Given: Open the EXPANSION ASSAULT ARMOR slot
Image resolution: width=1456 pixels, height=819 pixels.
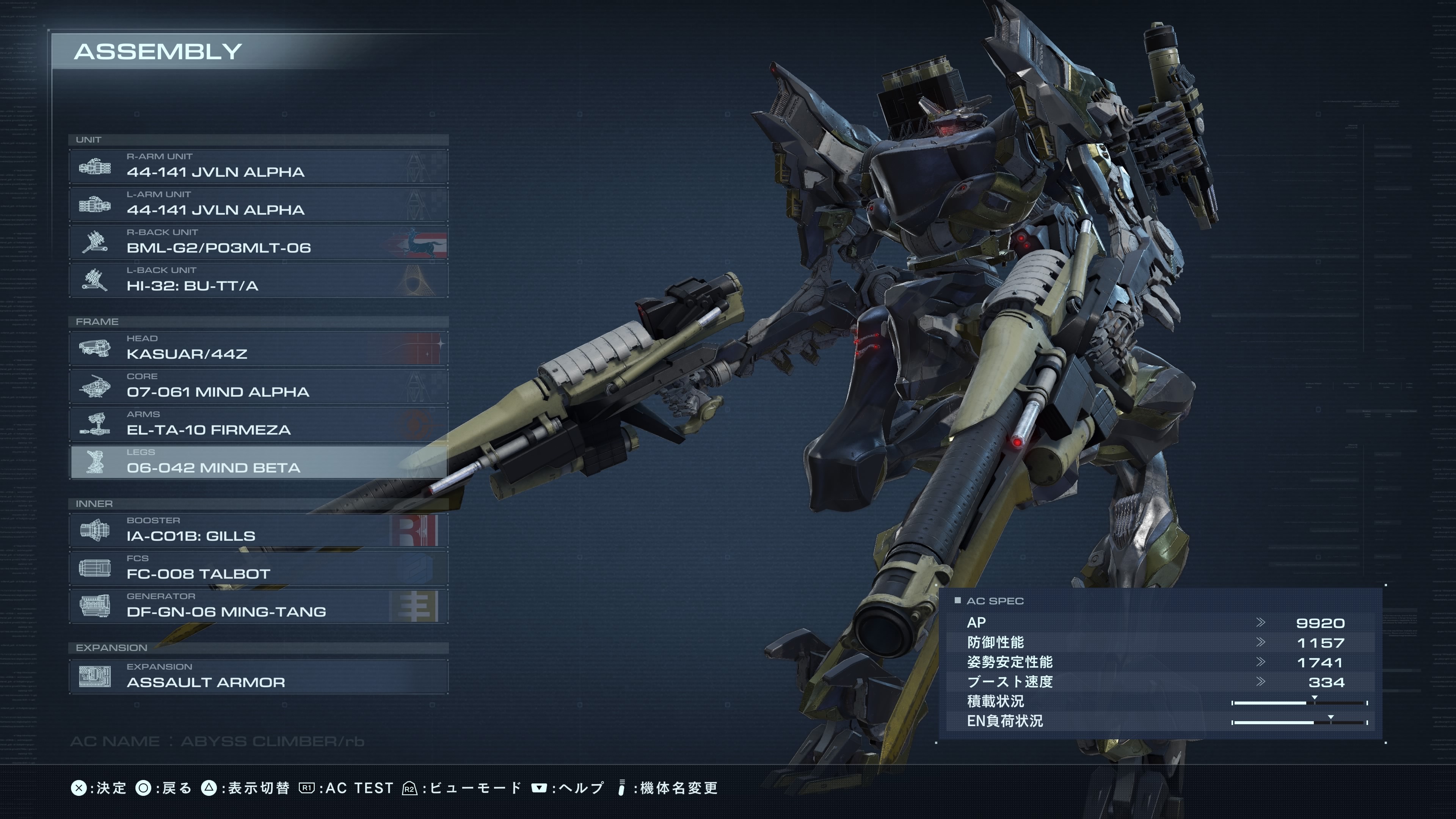Looking at the screenshot, I should 258,676.
